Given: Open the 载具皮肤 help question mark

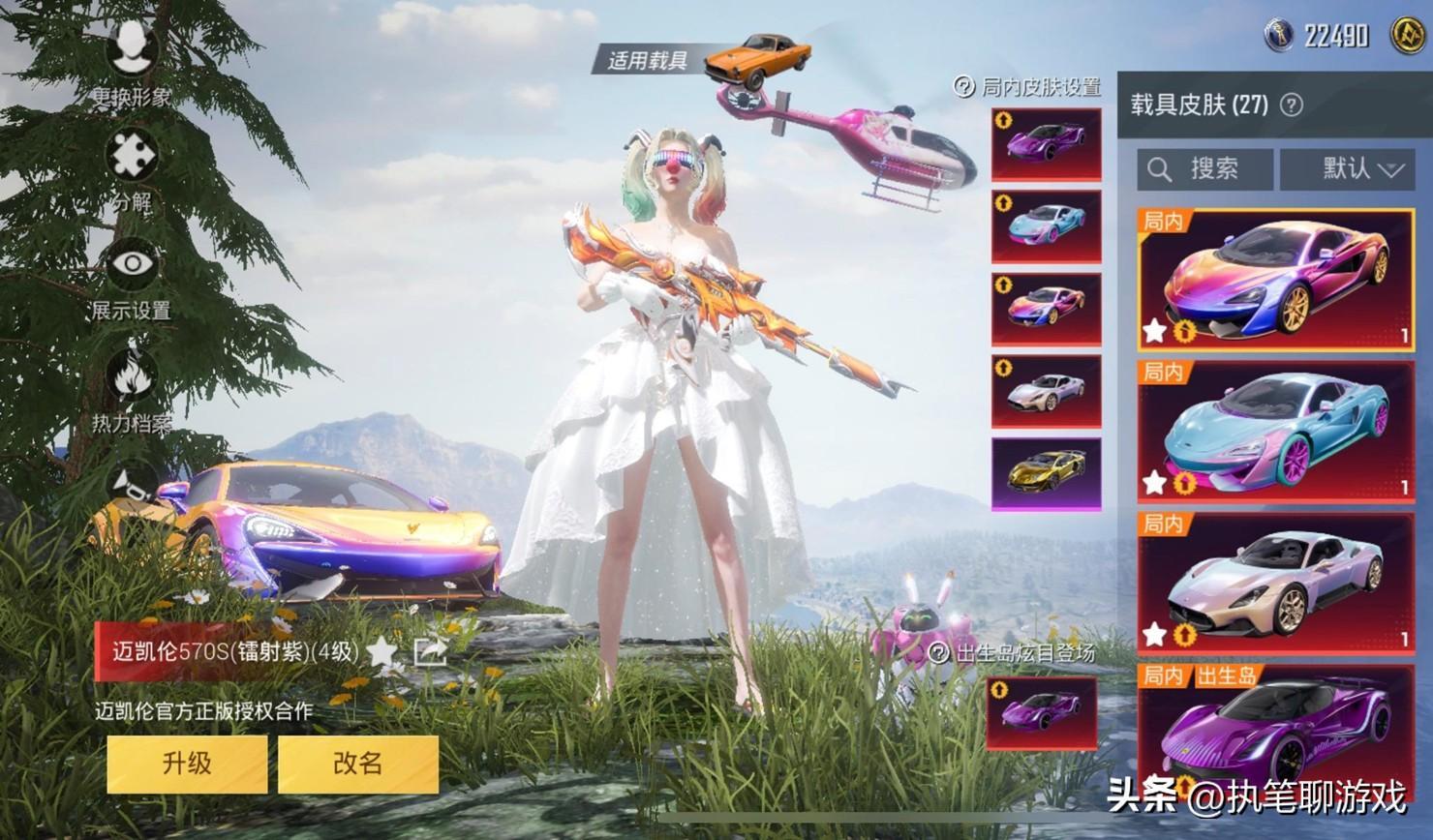Looking at the screenshot, I should tap(1292, 105).
